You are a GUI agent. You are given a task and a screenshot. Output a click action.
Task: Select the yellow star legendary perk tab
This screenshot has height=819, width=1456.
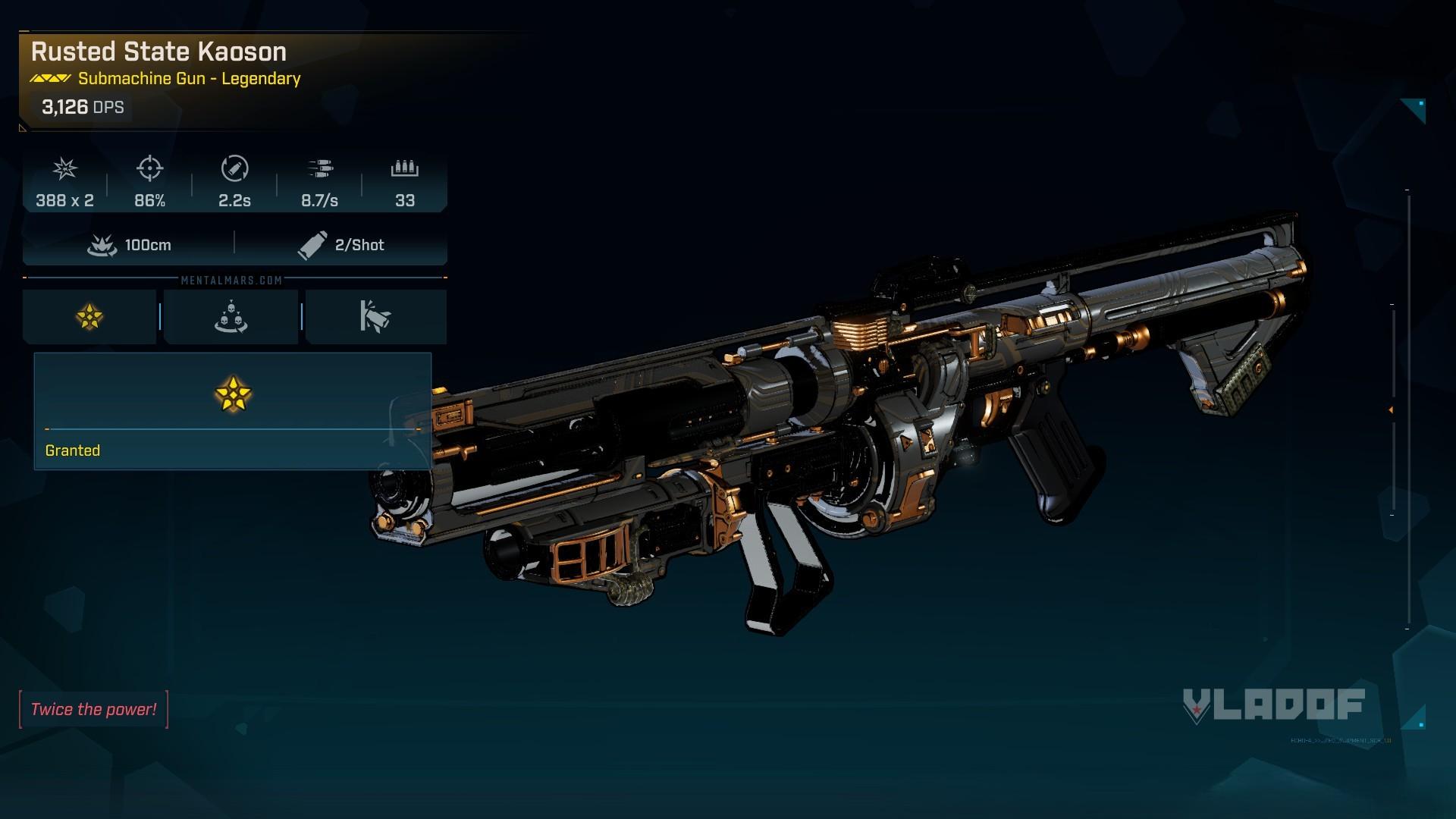pyautogui.click(x=89, y=317)
